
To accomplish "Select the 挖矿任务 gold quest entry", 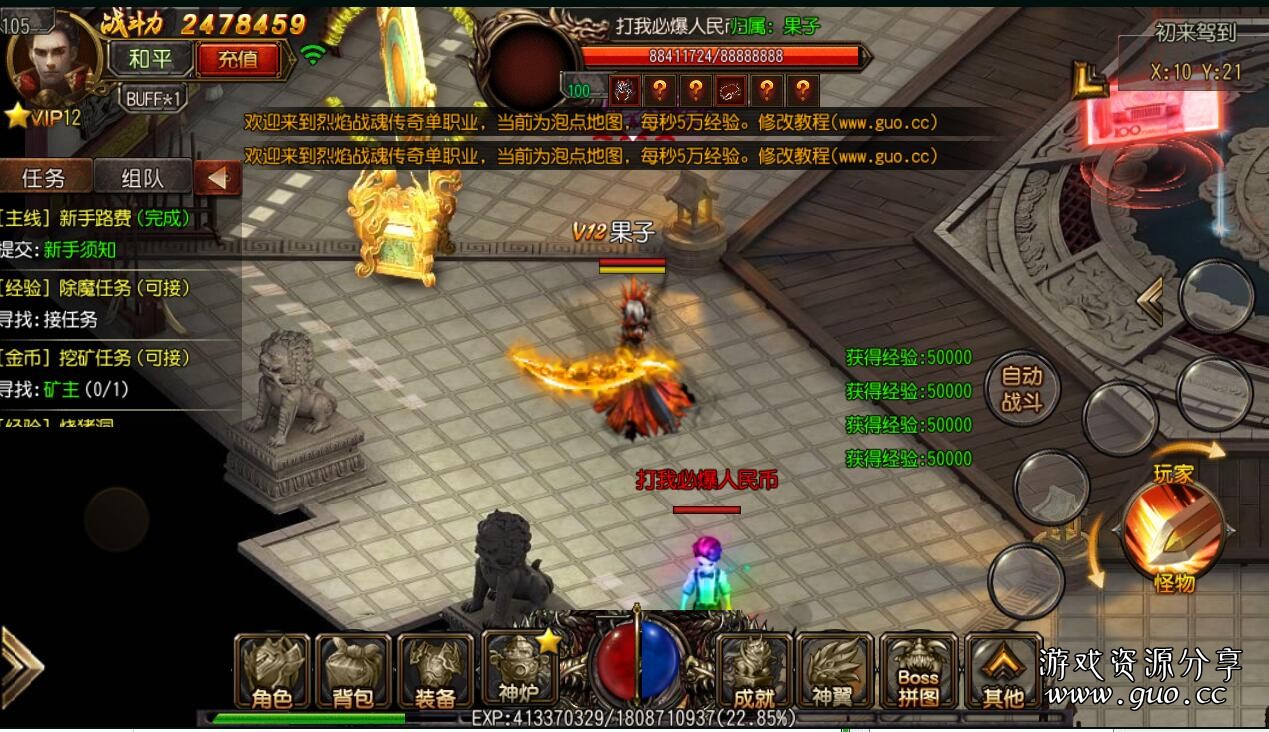I will point(100,358).
